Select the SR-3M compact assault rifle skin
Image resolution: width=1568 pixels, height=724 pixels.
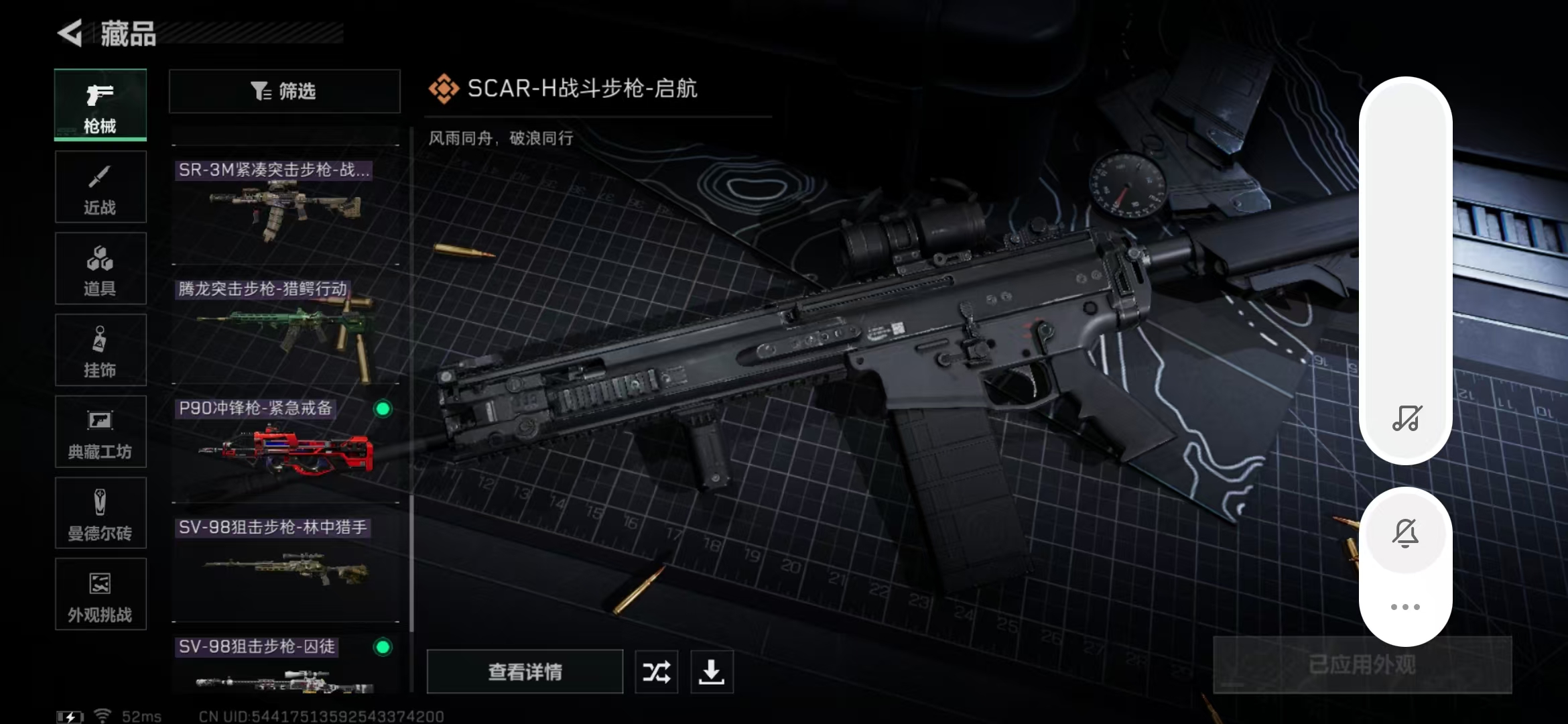pyautogui.click(x=285, y=204)
